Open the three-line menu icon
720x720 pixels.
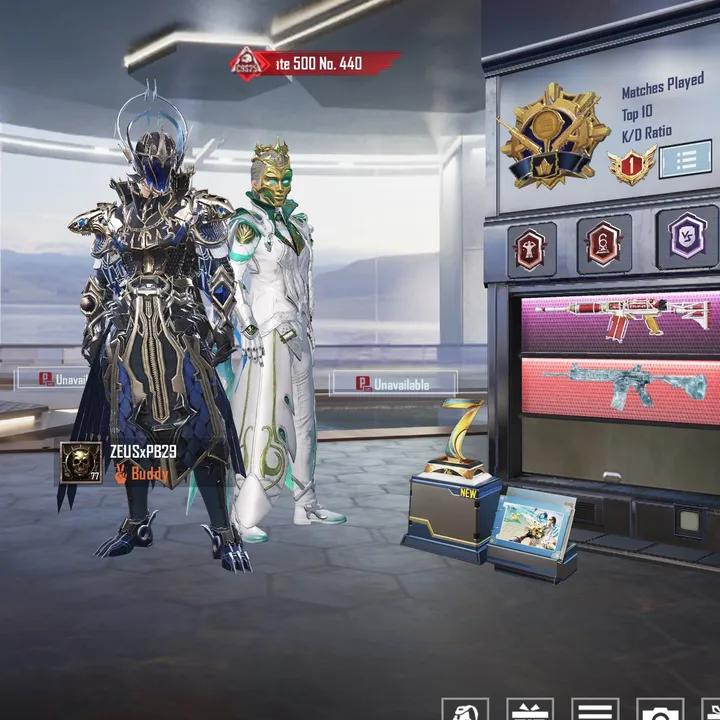[593, 709]
